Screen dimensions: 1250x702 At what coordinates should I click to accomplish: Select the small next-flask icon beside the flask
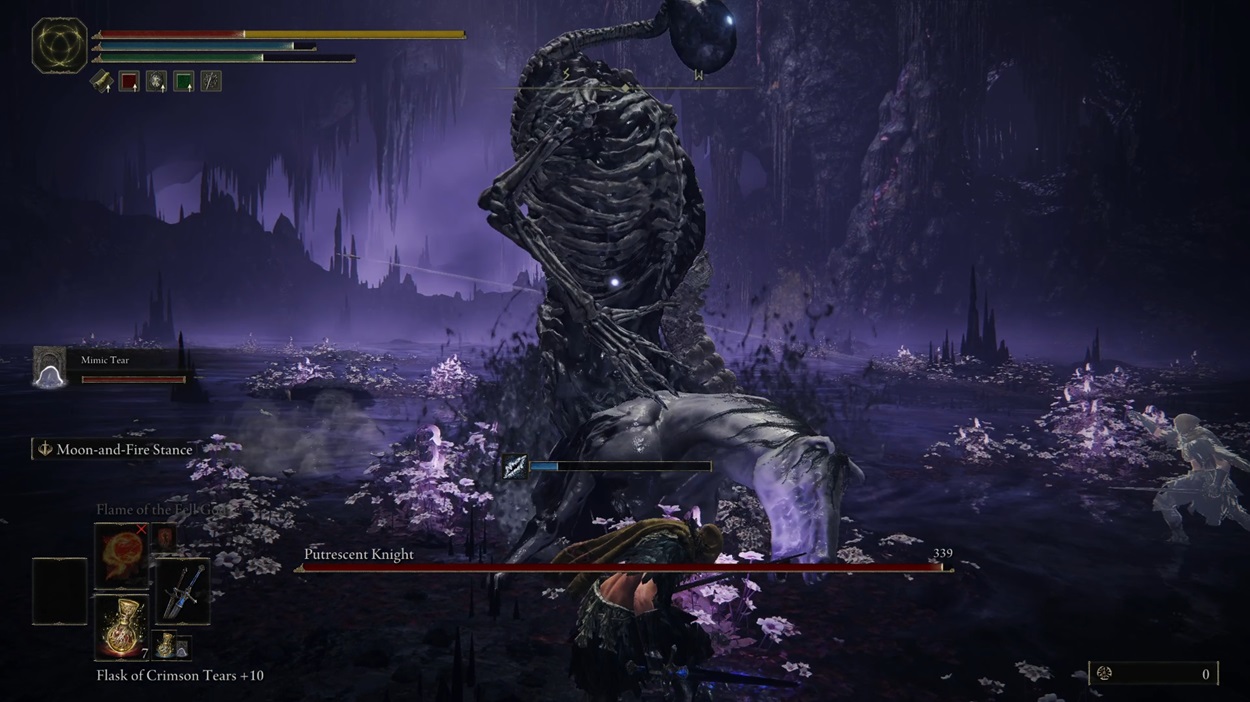pyautogui.click(x=165, y=645)
